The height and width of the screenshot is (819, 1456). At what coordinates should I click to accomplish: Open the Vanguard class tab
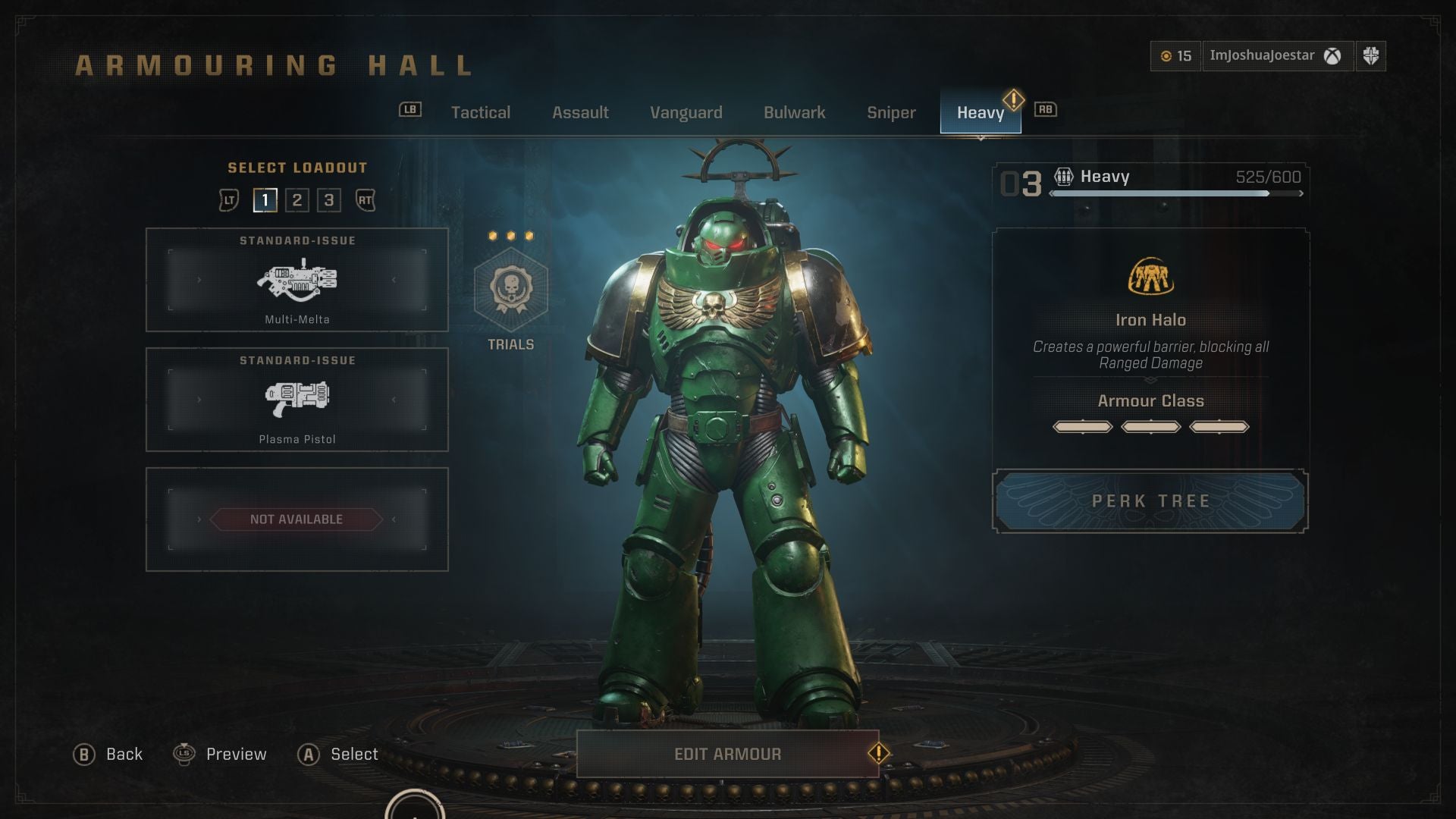(686, 112)
